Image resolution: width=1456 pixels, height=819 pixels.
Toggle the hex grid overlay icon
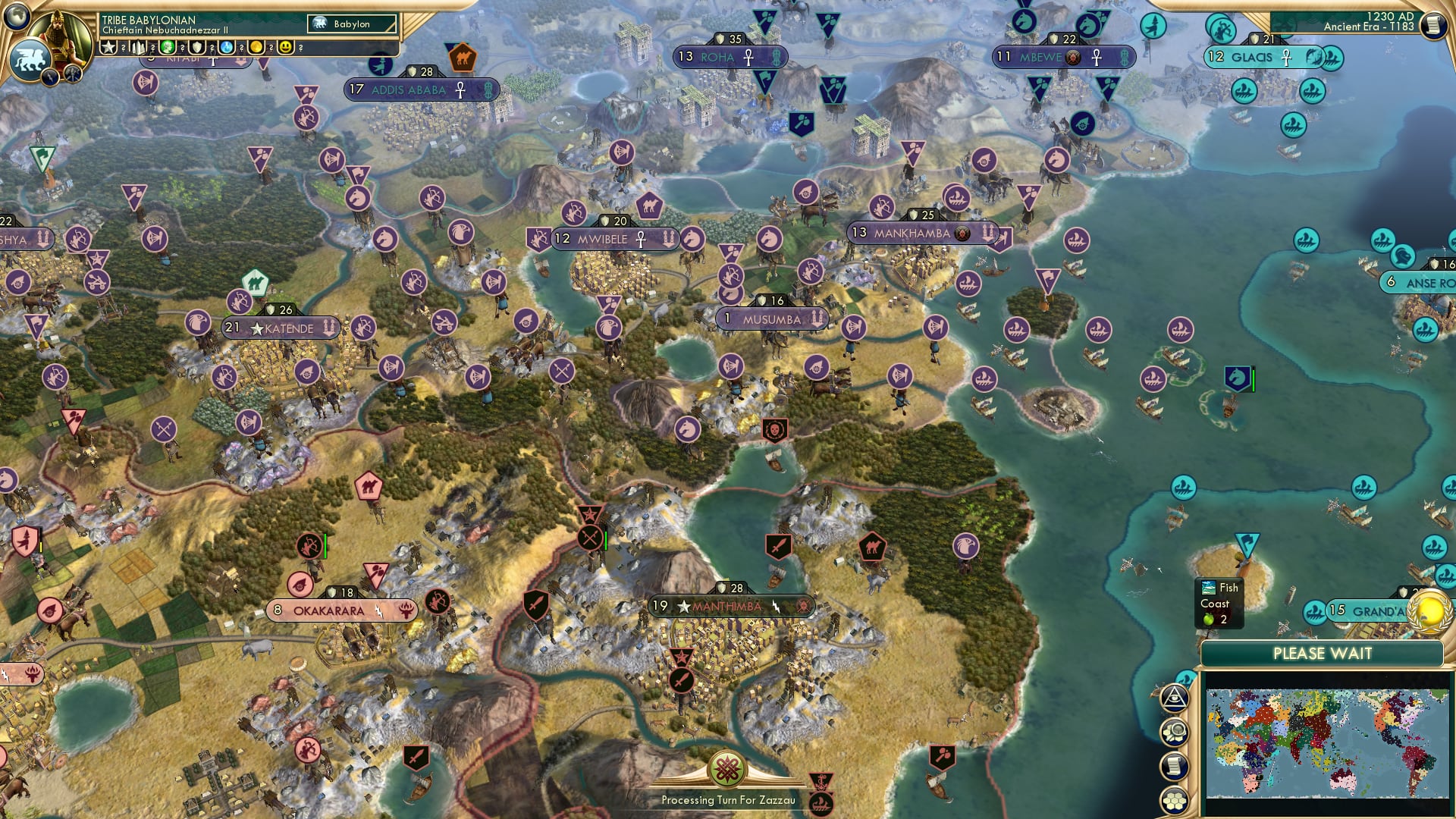(x=1175, y=799)
